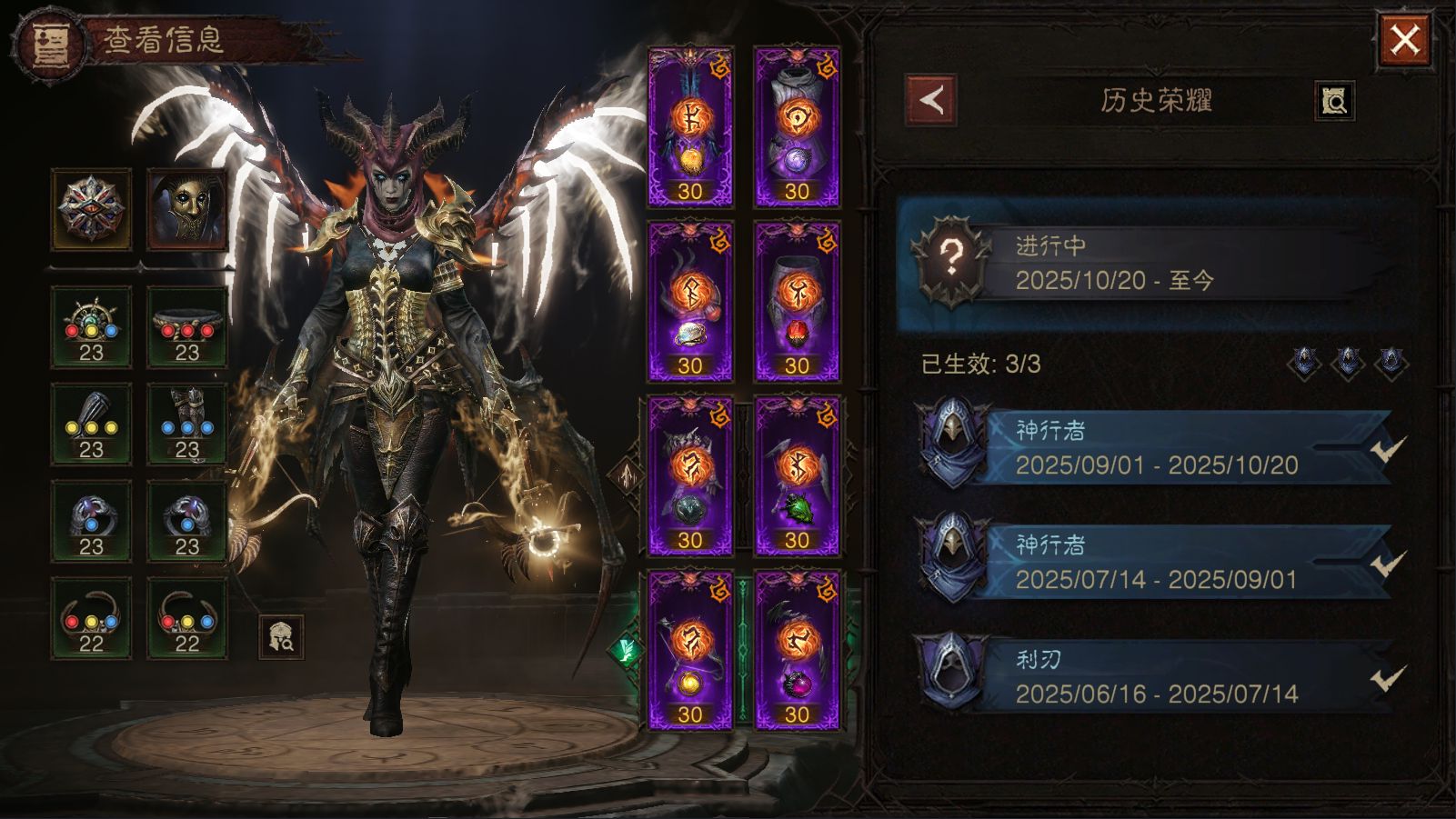1456x819 pixels.
Task: Go back using the red arrow button
Action: click(x=930, y=100)
